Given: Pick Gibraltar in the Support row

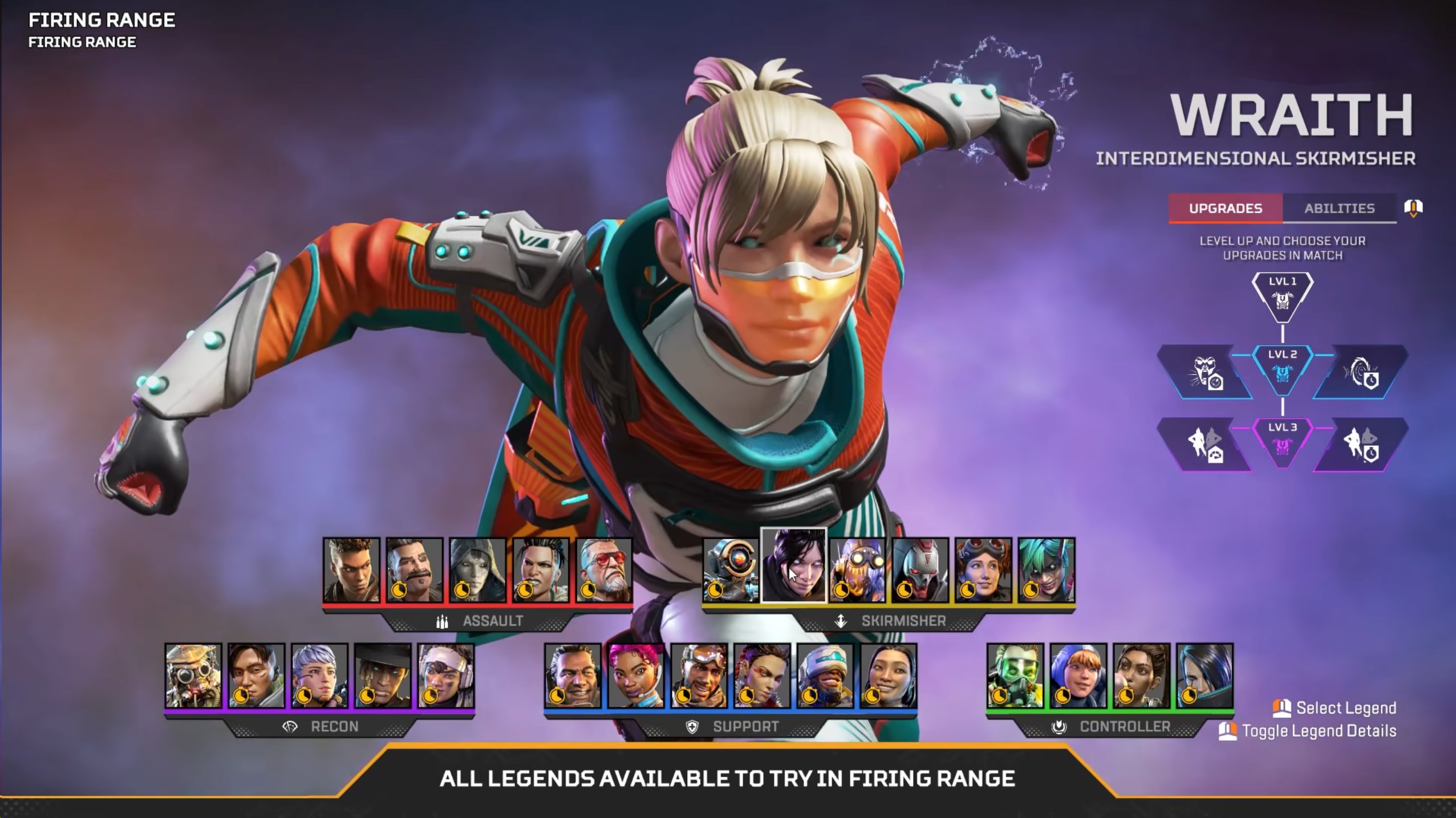Looking at the screenshot, I should click(573, 675).
